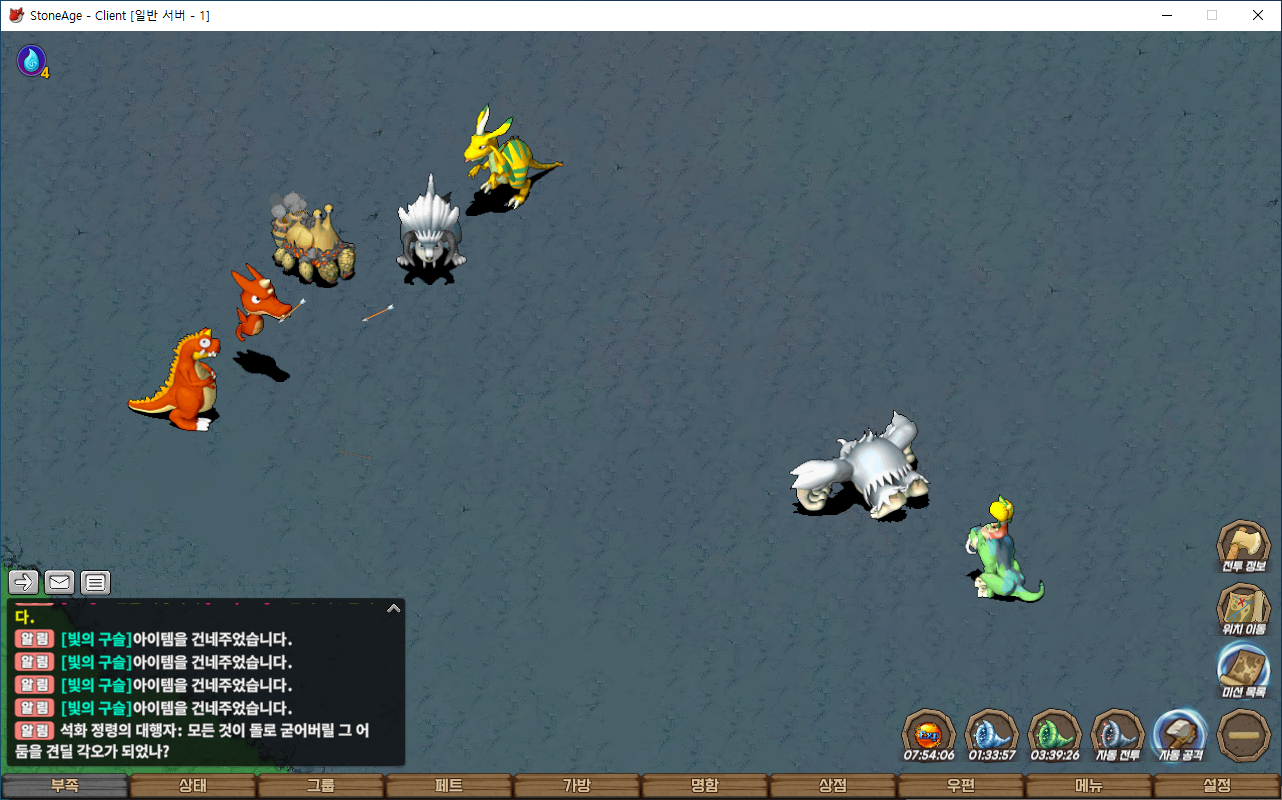Open the 위치 이동 map icon
The image size is (1282, 800).
pyautogui.click(x=1243, y=609)
